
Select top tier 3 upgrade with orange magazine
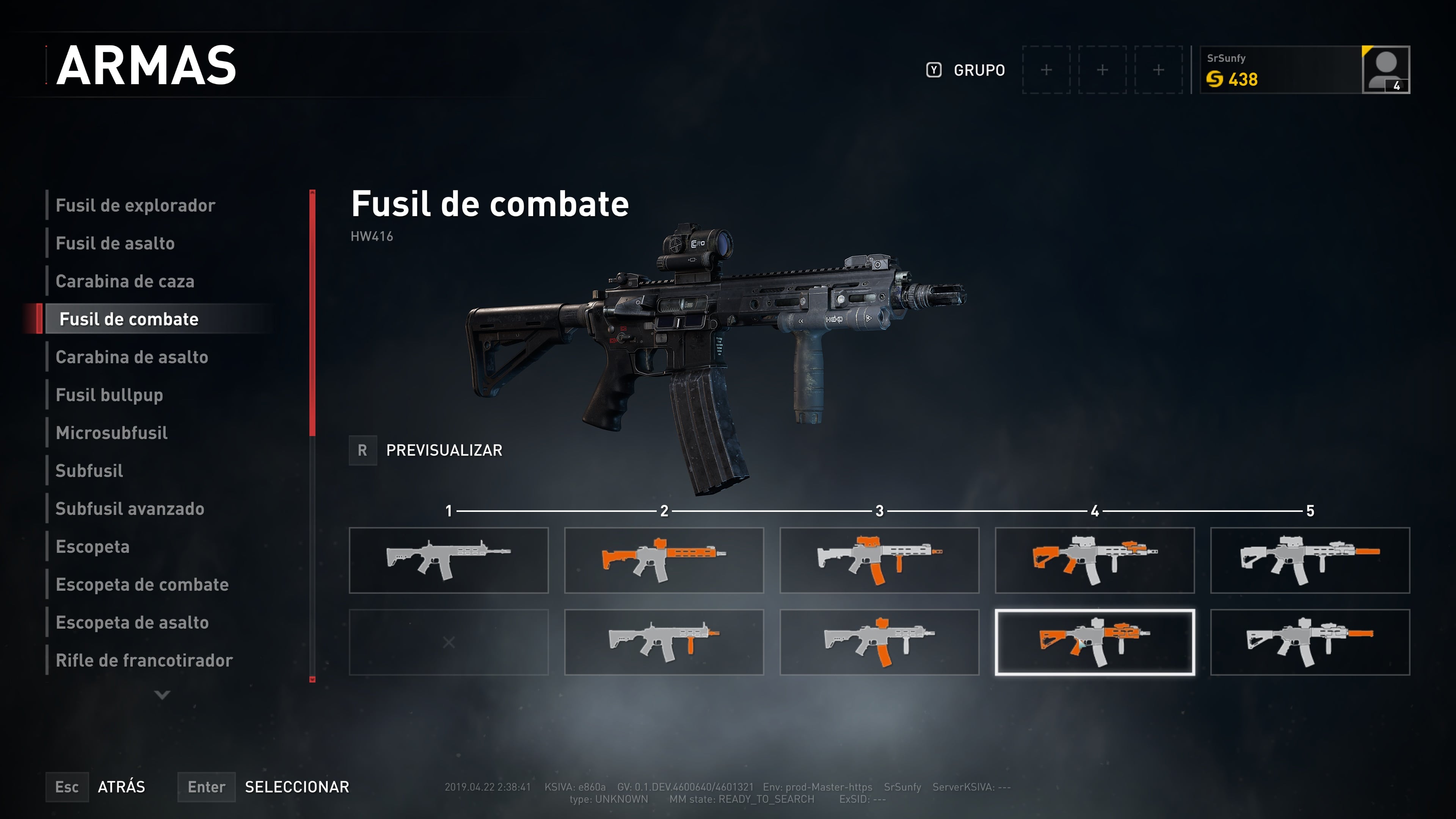click(879, 560)
